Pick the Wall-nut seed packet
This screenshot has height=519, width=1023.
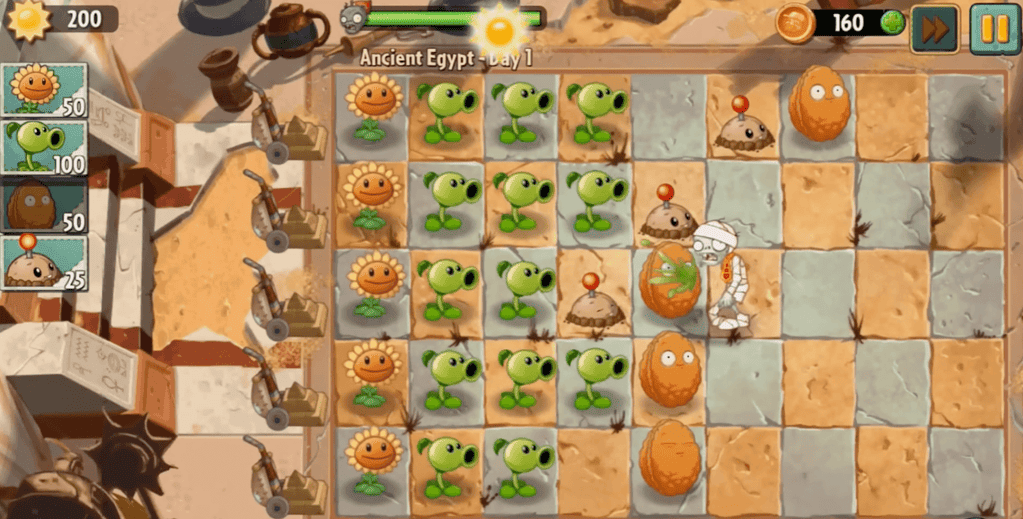click(x=44, y=205)
